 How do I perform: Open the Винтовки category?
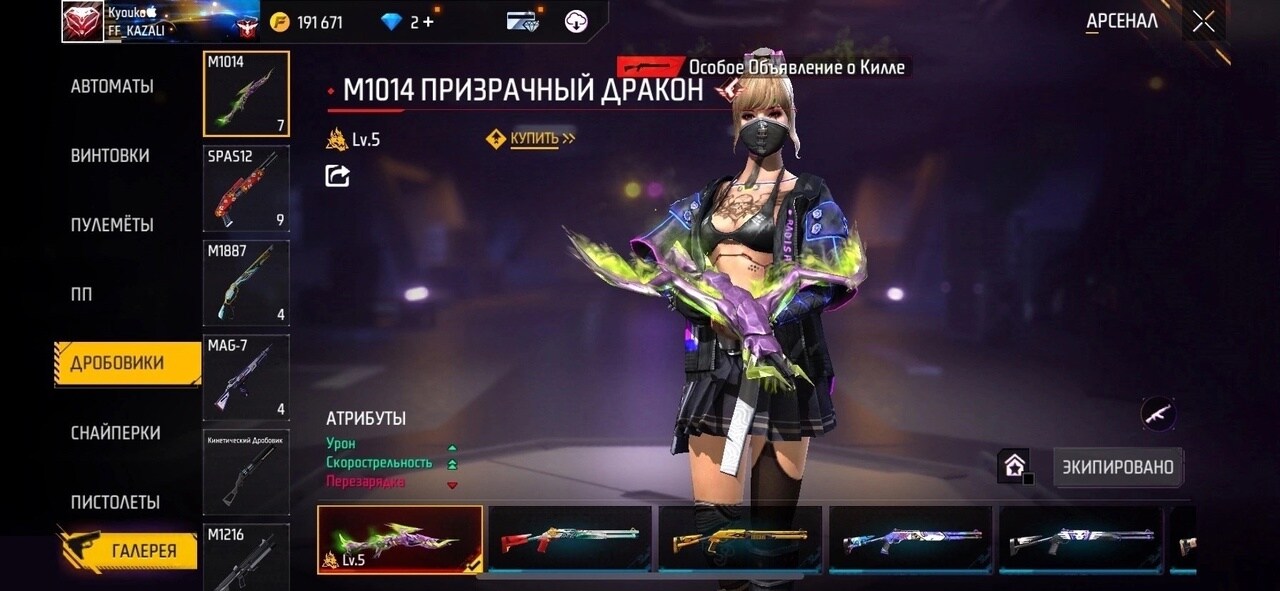click(x=110, y=156)
